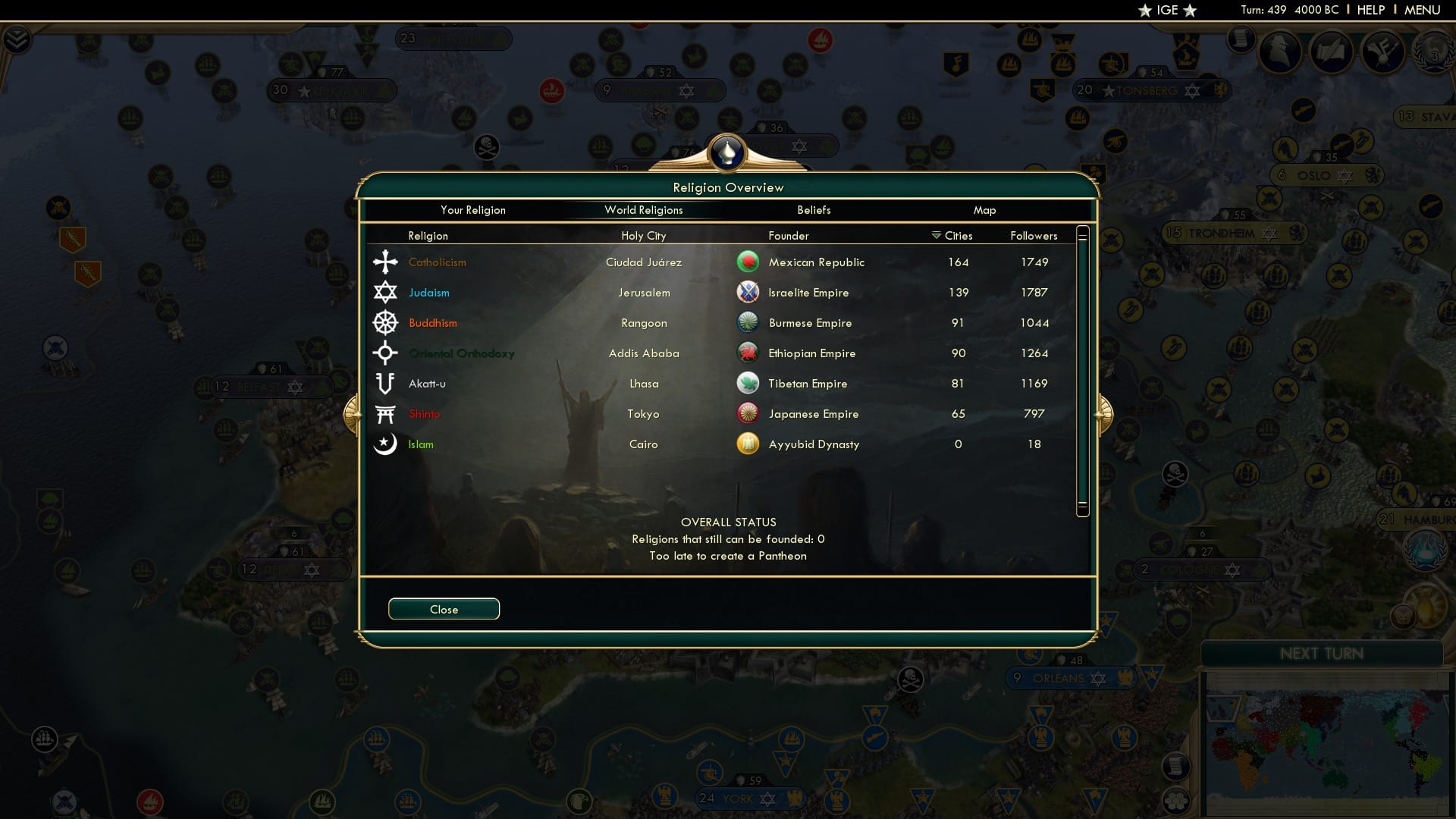Viewport: 1456px width, 819px height.
Task: Click the Next Turn button
Action: [1323, 653]
